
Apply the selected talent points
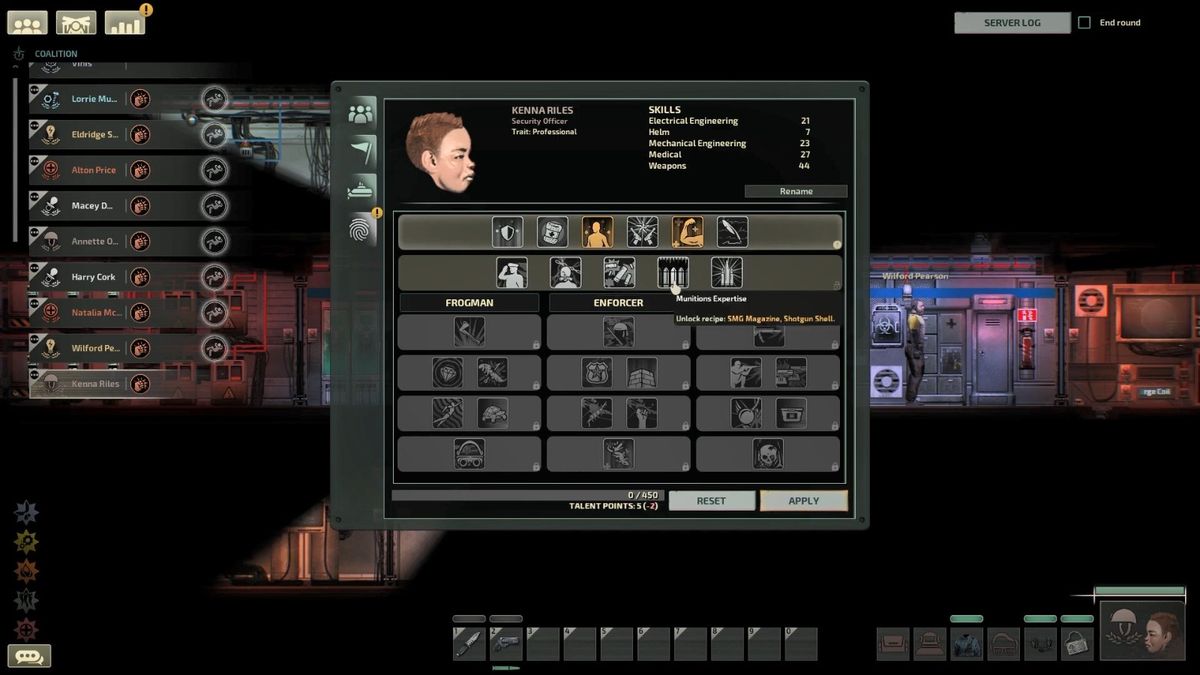pos(803,501)
